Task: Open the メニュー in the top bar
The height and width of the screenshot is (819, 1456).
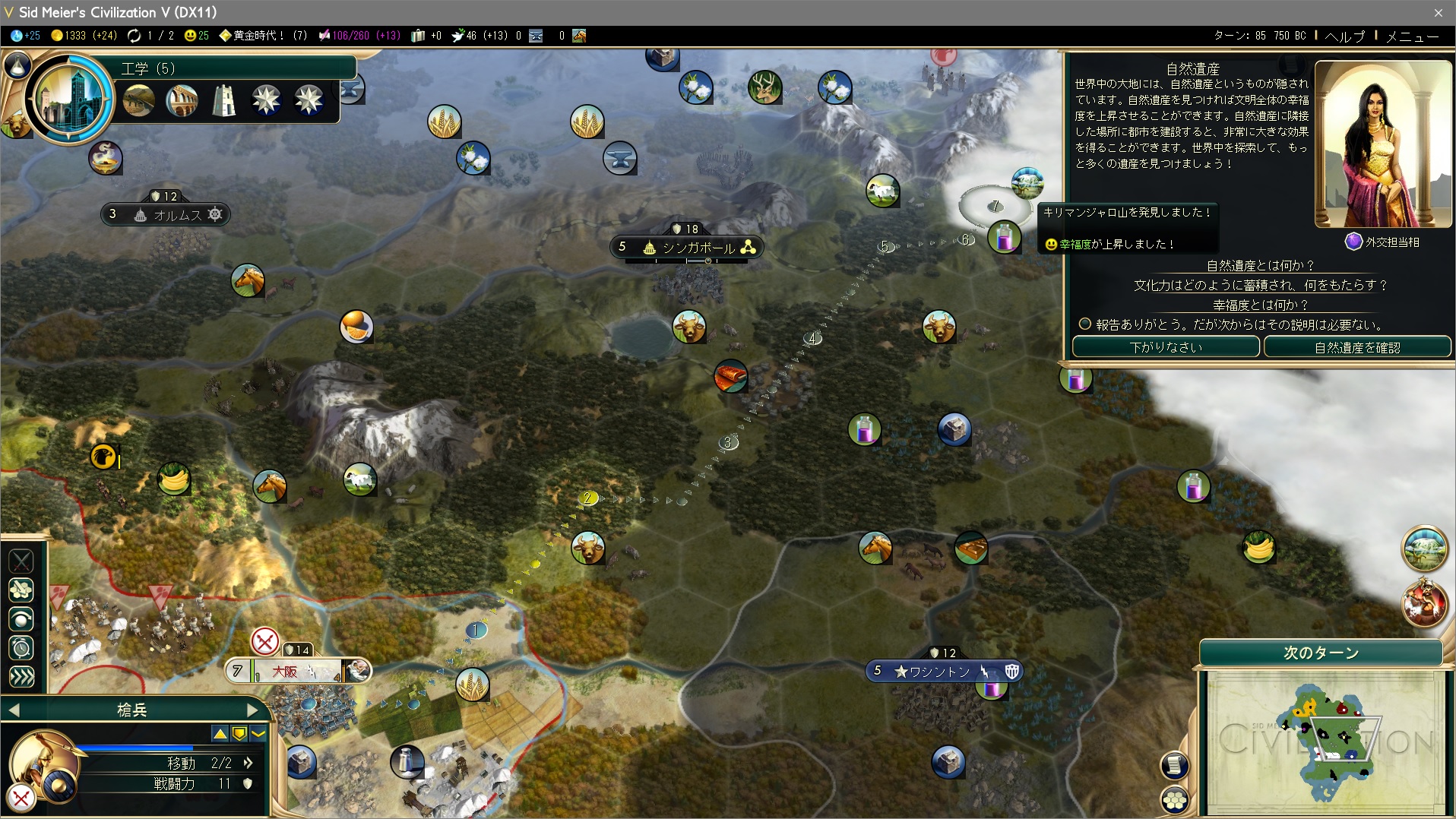Action: coord(1412,36)
